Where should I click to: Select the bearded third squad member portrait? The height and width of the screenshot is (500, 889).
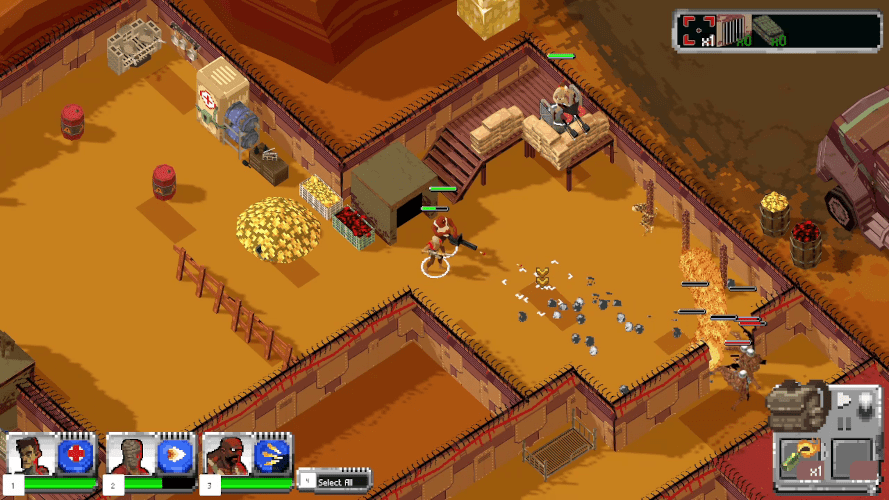pos(226,455)
